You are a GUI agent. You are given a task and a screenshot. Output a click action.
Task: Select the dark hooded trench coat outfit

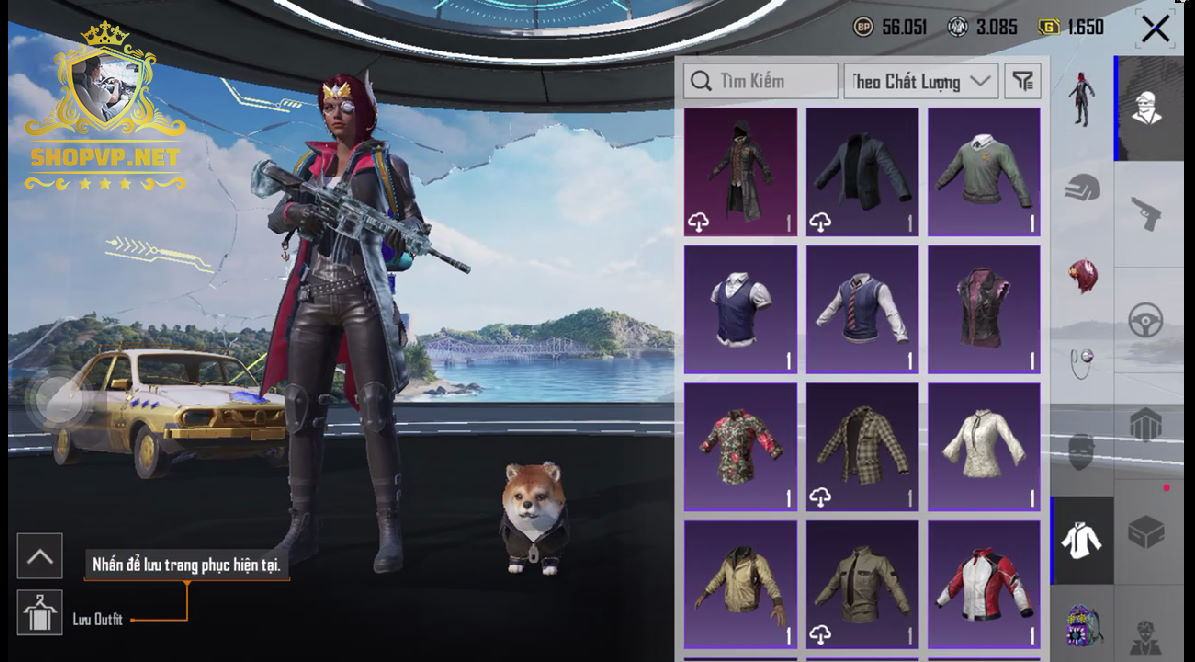pyautogui.click(x=740, y=172)
